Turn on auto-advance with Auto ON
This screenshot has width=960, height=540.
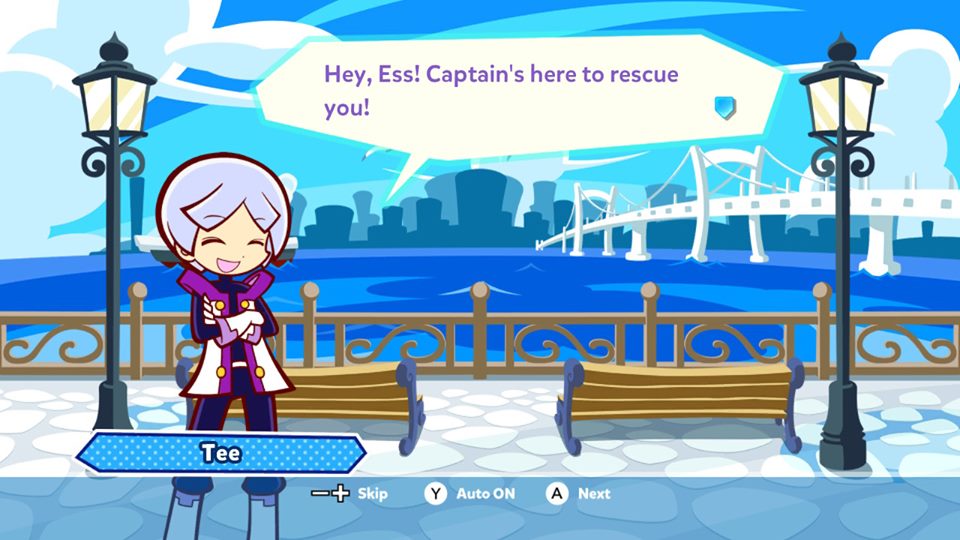[485, 494]
